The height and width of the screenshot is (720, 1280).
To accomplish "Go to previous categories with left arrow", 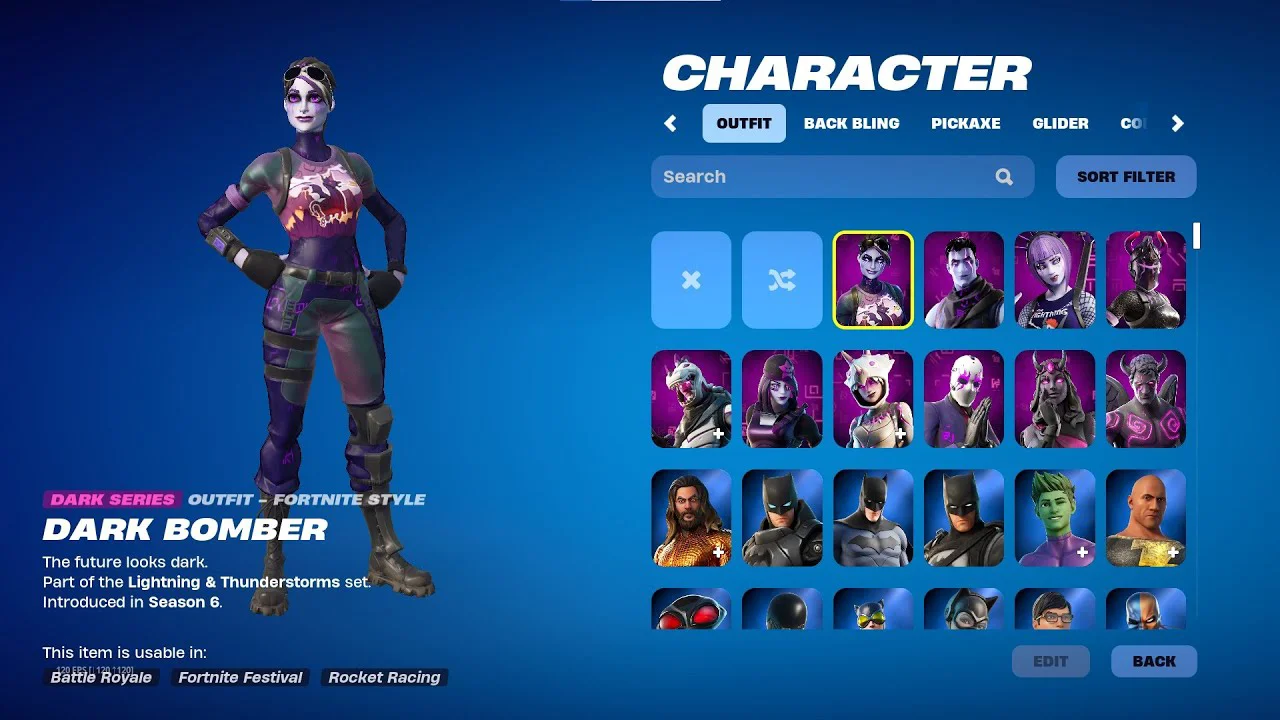I will [670, 124].
